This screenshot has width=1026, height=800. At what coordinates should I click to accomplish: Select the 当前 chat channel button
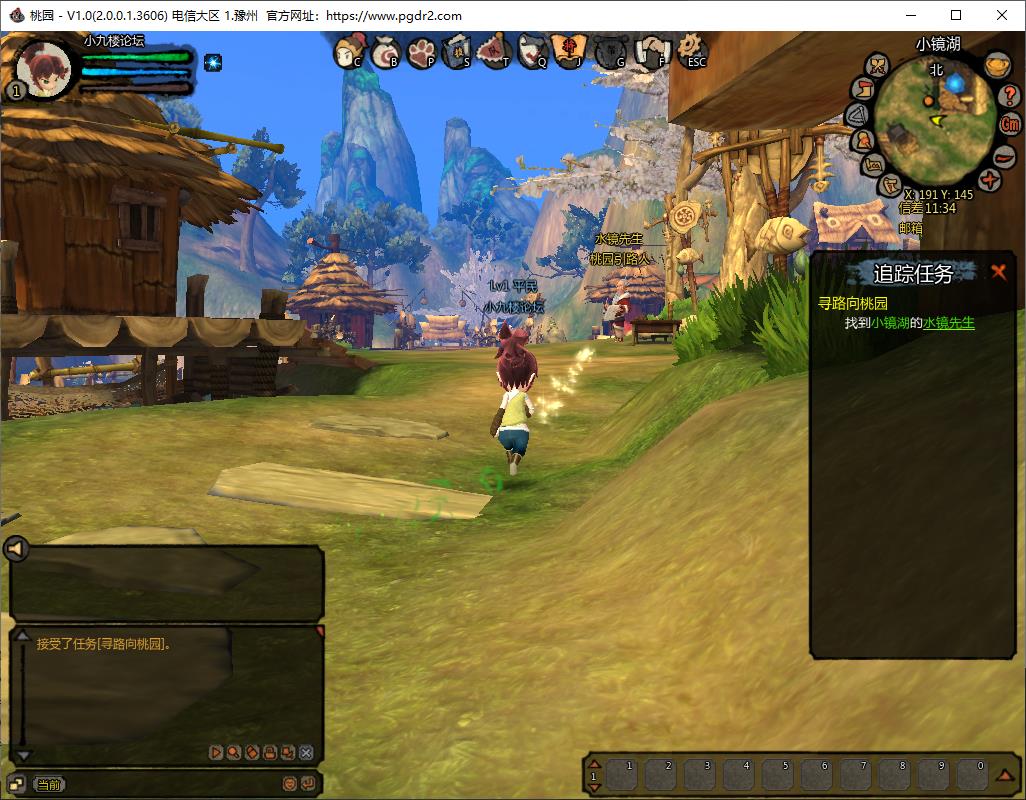pyautogui.click(x=48, y=785)
